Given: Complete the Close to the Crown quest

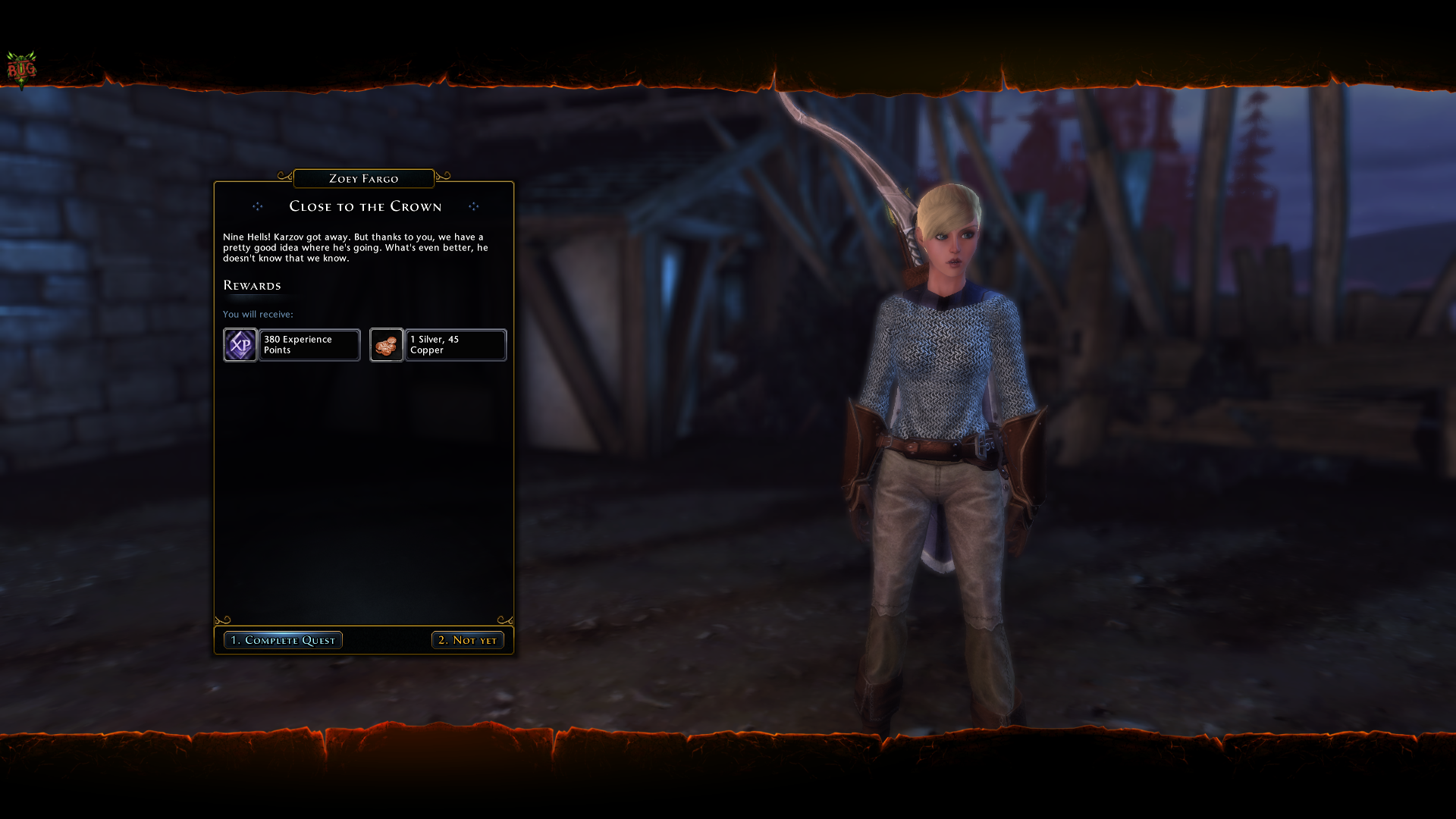Looking at the screenshot, I should [283, 640].
